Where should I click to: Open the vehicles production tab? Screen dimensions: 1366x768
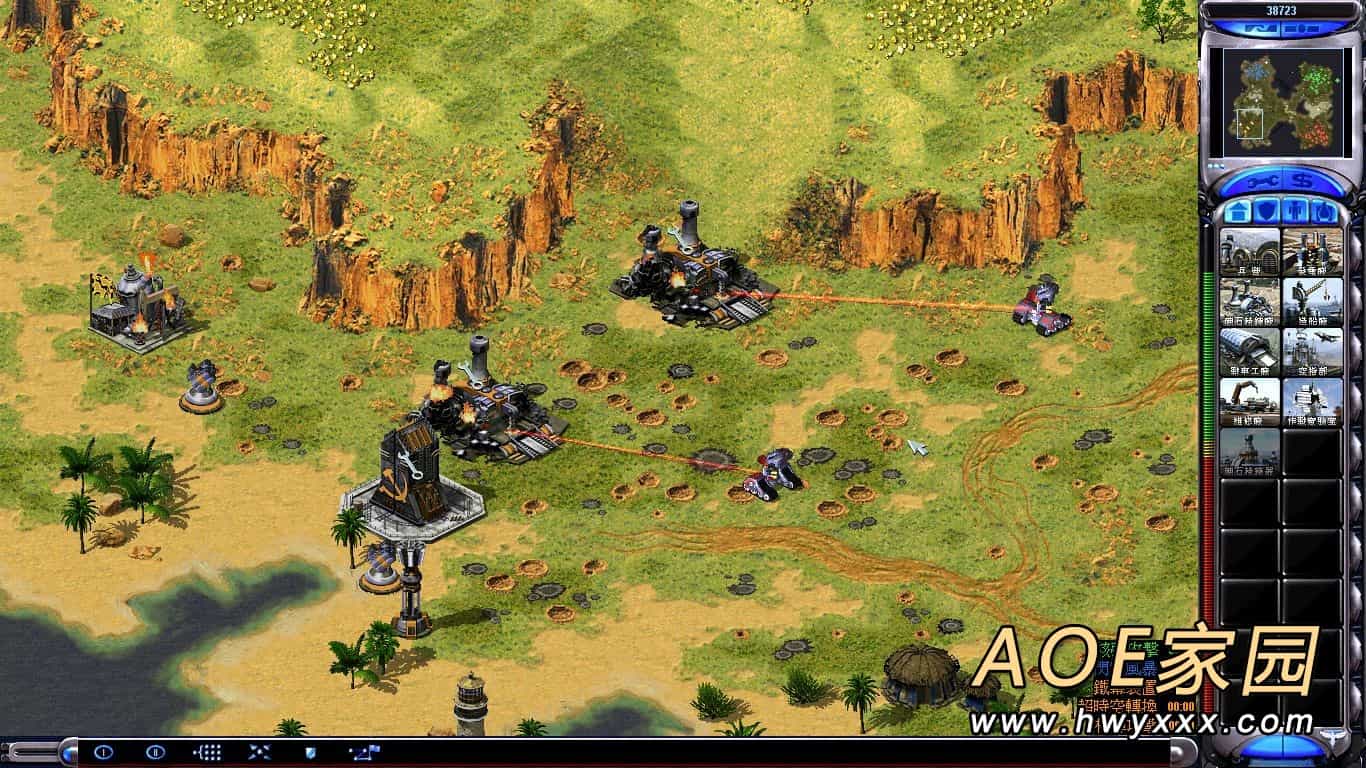pos(1324,211)
